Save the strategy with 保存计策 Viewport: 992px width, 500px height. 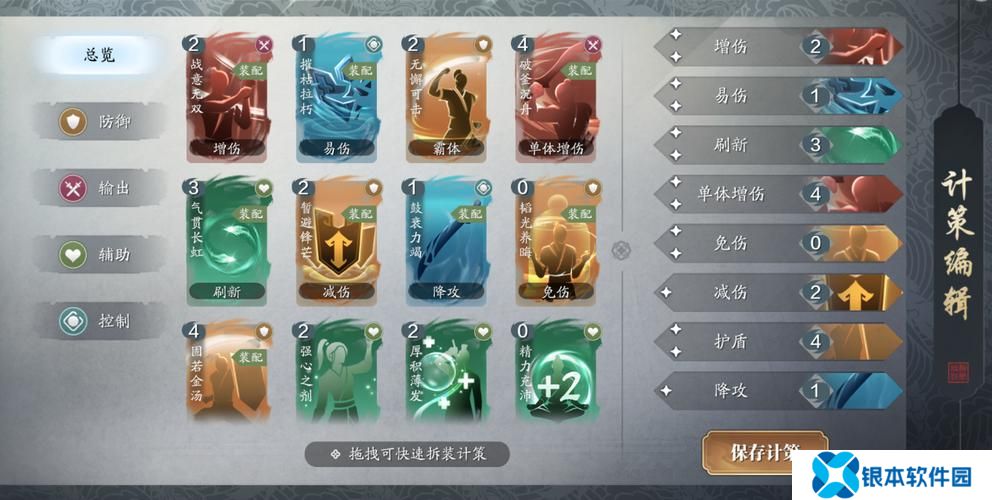tap(764, 452)
